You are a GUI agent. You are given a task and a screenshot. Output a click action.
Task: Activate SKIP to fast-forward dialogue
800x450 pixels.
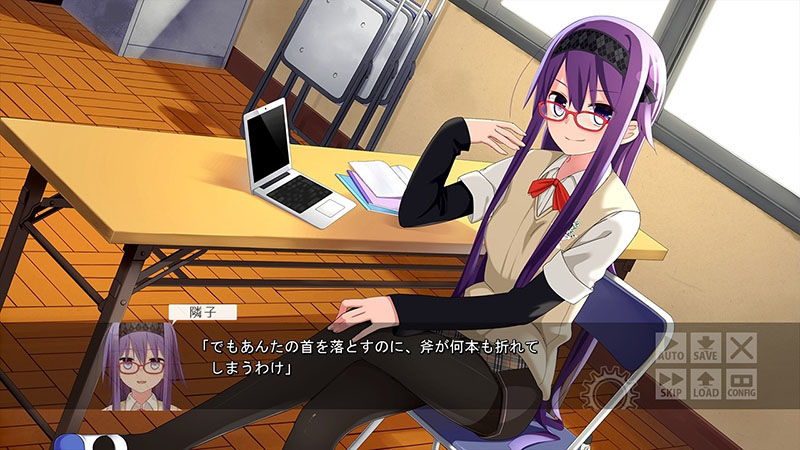tap(670, 384)
